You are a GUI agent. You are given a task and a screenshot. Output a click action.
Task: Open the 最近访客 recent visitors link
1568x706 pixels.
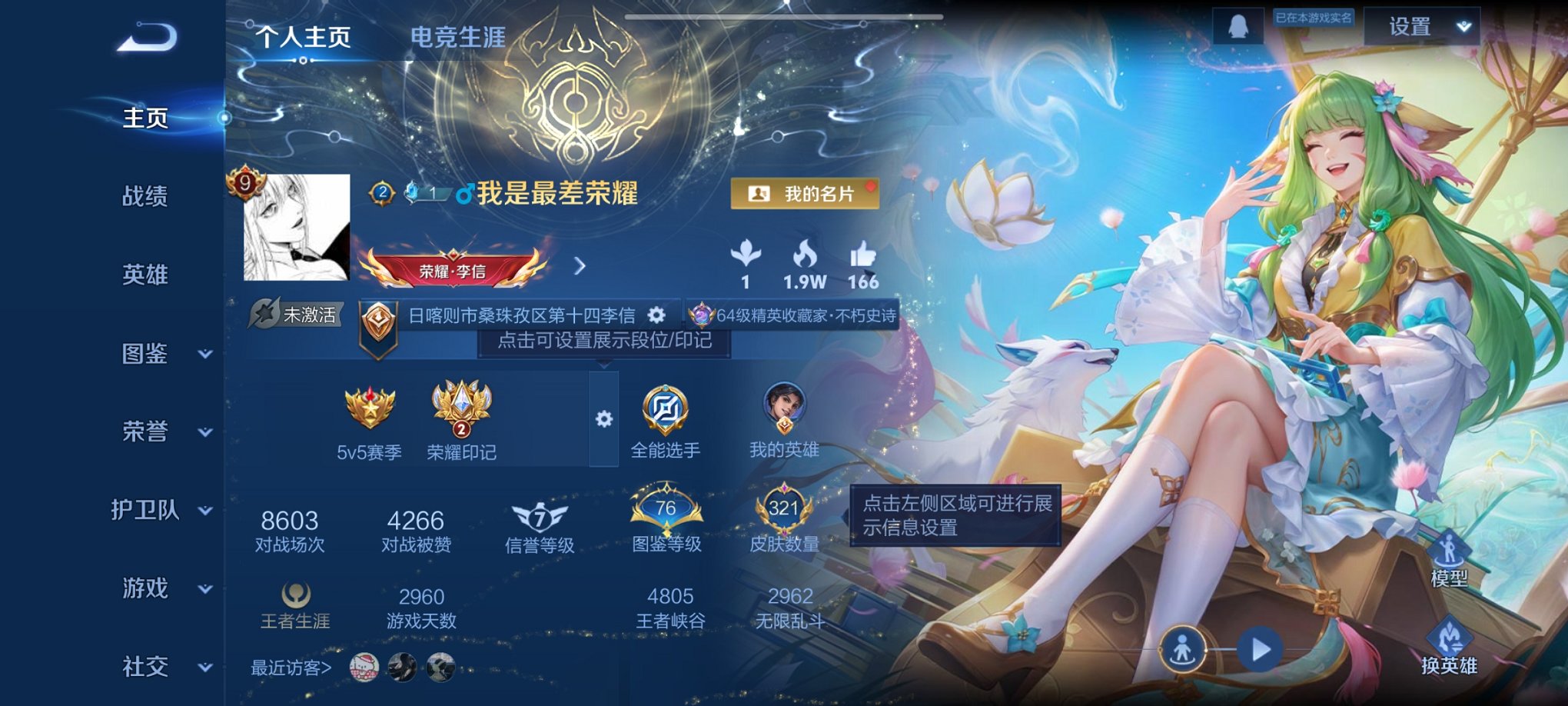click(x=291, y=668)
